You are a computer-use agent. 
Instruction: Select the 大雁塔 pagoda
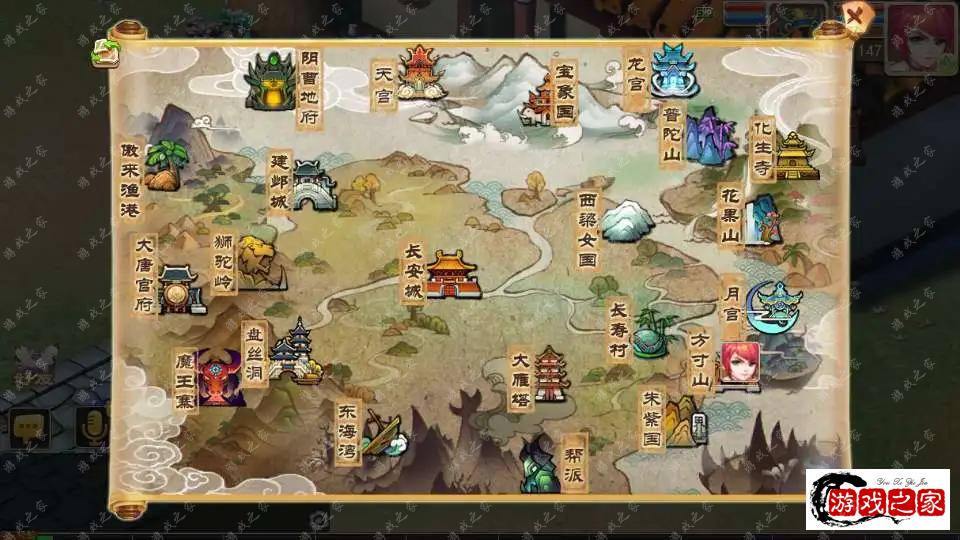(x=550, y=374)
